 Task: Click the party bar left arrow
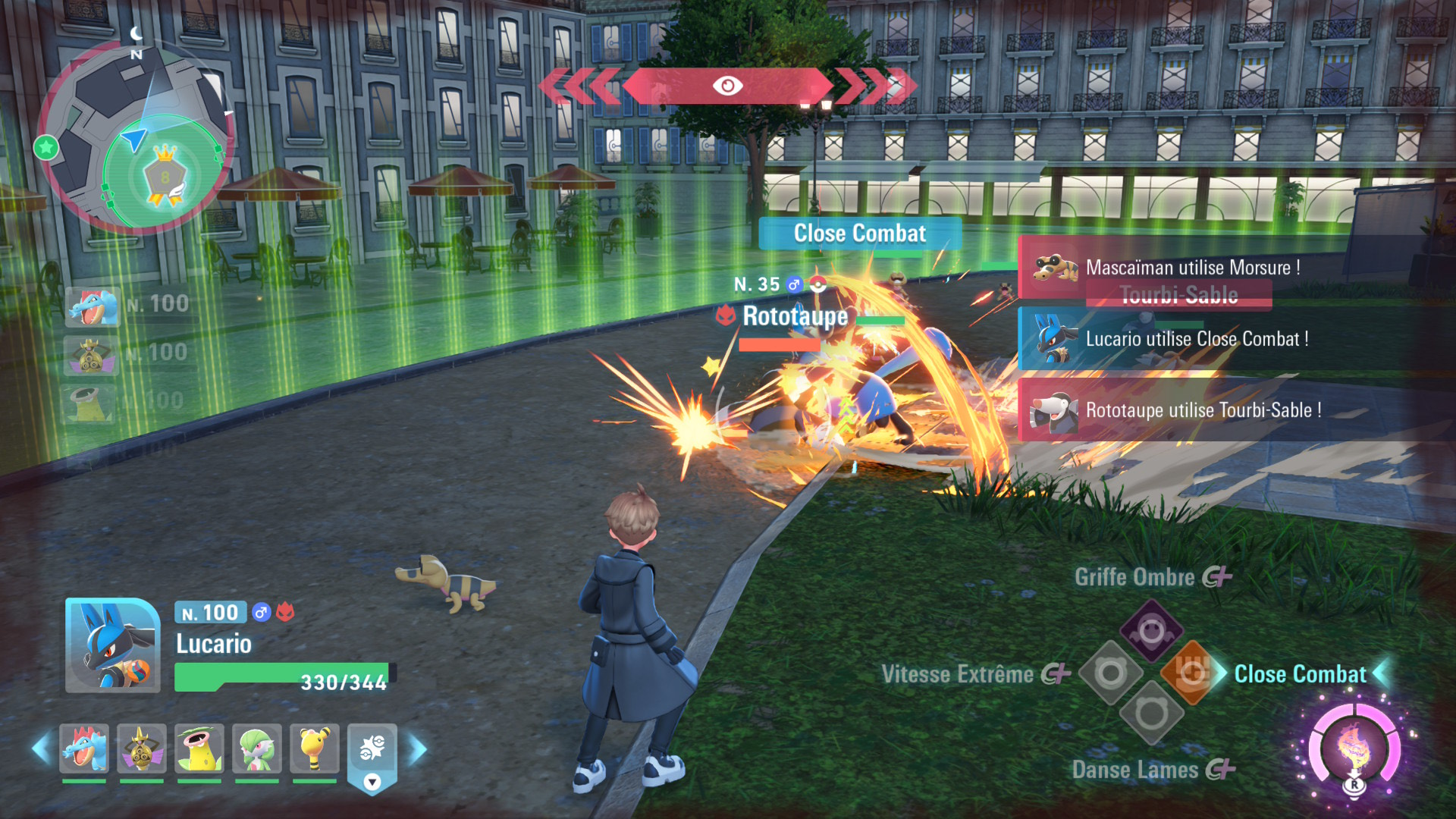point(41,749)
